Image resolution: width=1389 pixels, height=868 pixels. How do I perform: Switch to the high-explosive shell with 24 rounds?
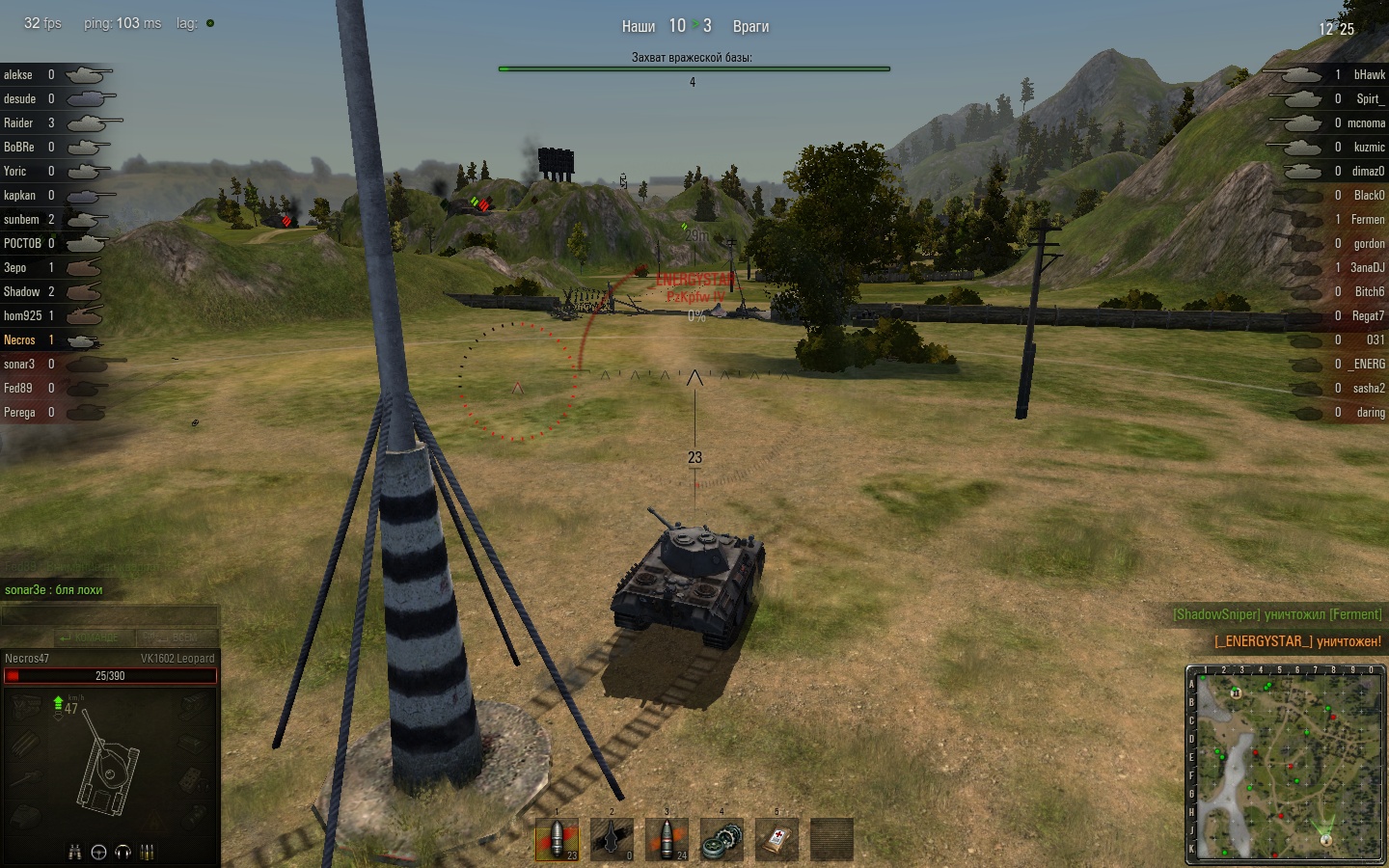(667, 839)
